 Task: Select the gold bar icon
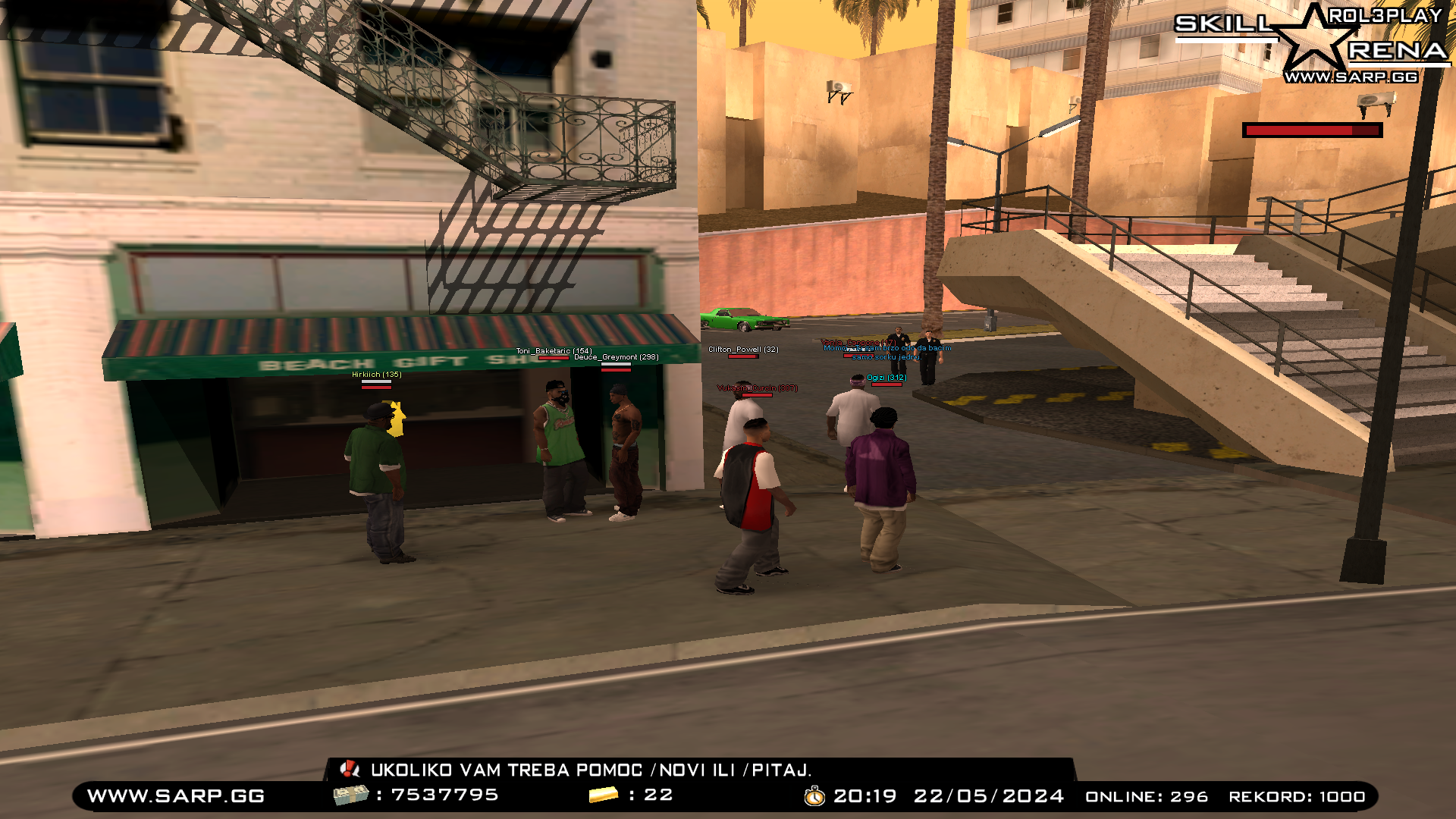604,795
